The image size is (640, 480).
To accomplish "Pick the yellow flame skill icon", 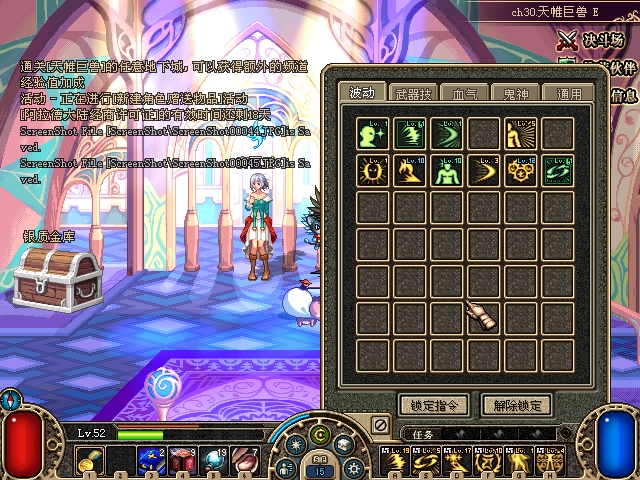I will 410,171.
